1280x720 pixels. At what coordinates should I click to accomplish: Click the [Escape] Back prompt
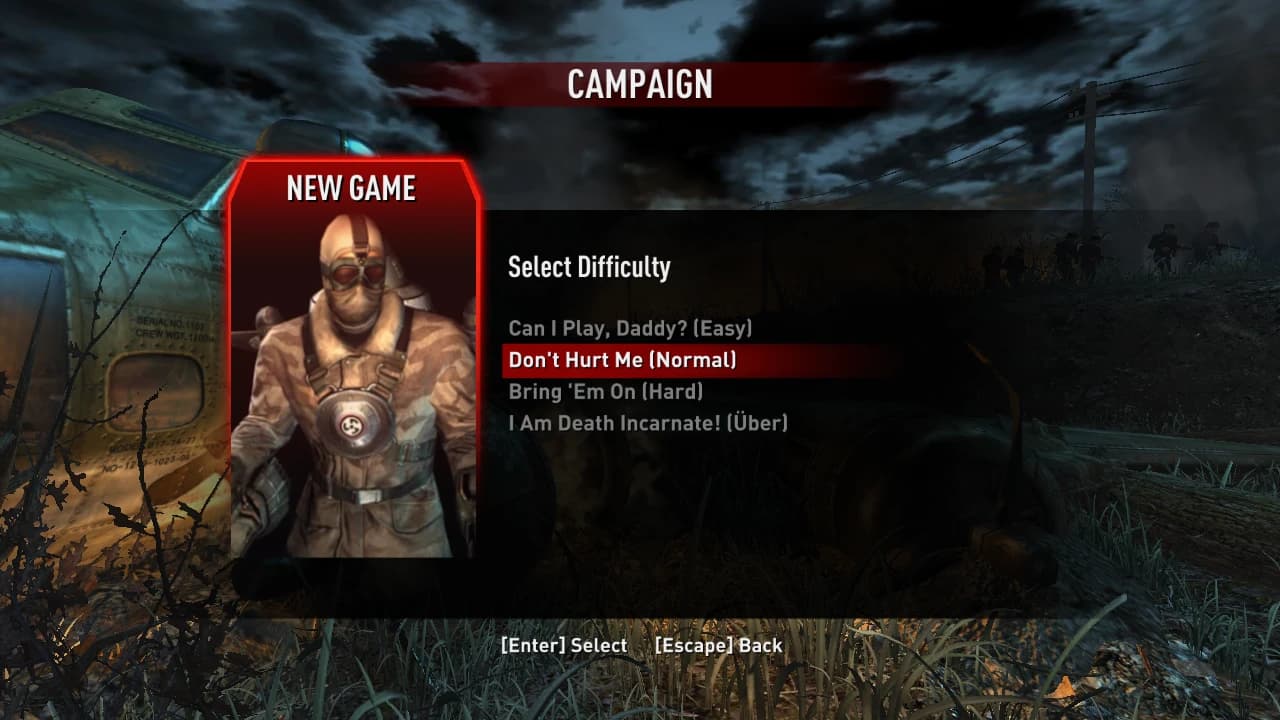click(719, 646)
